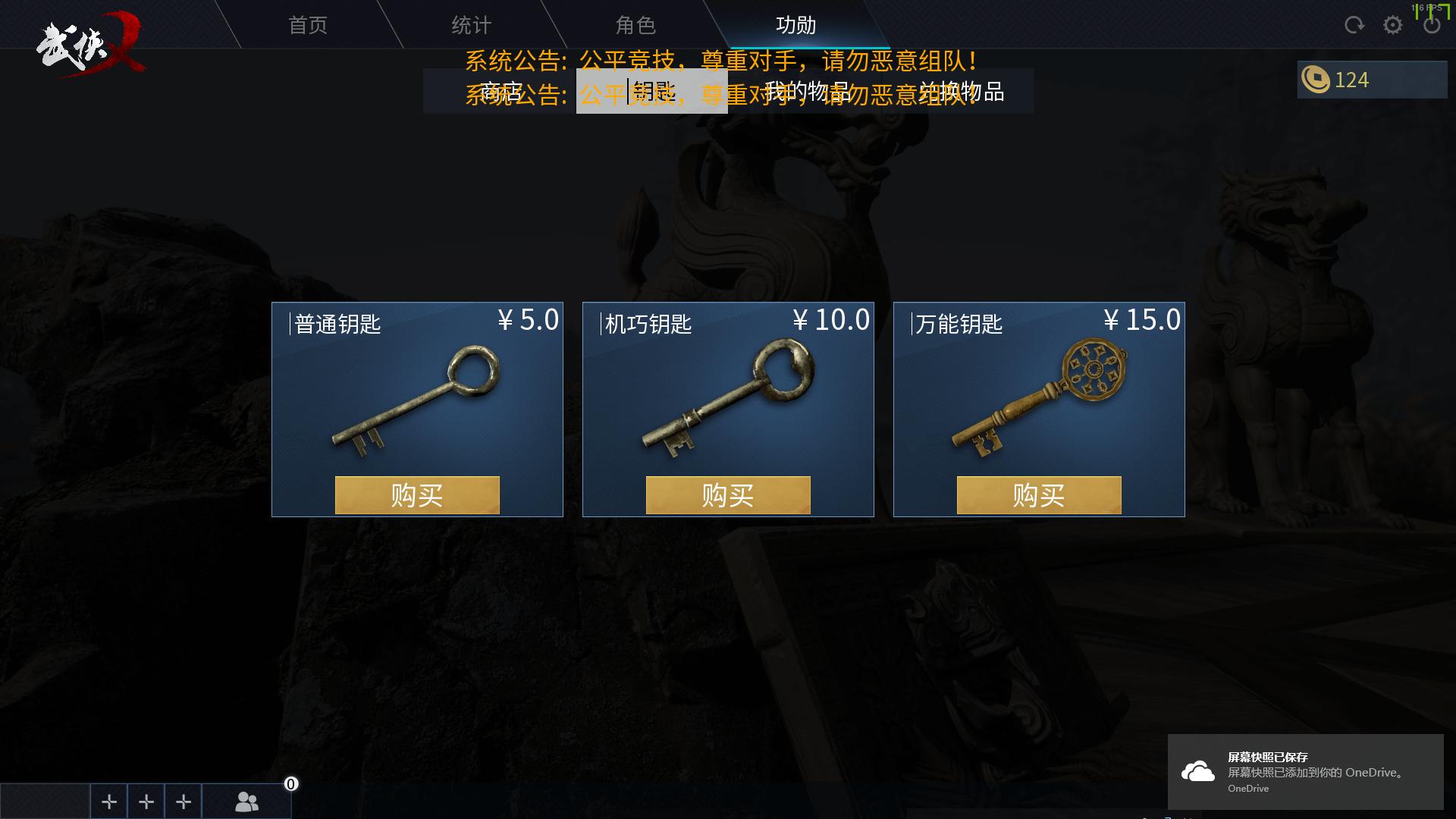Image resolution: width=1456 pixels, height=819 pixels.
Task: Click the OneDrive cloud icon in notification
Action: tap(1199, 771)
